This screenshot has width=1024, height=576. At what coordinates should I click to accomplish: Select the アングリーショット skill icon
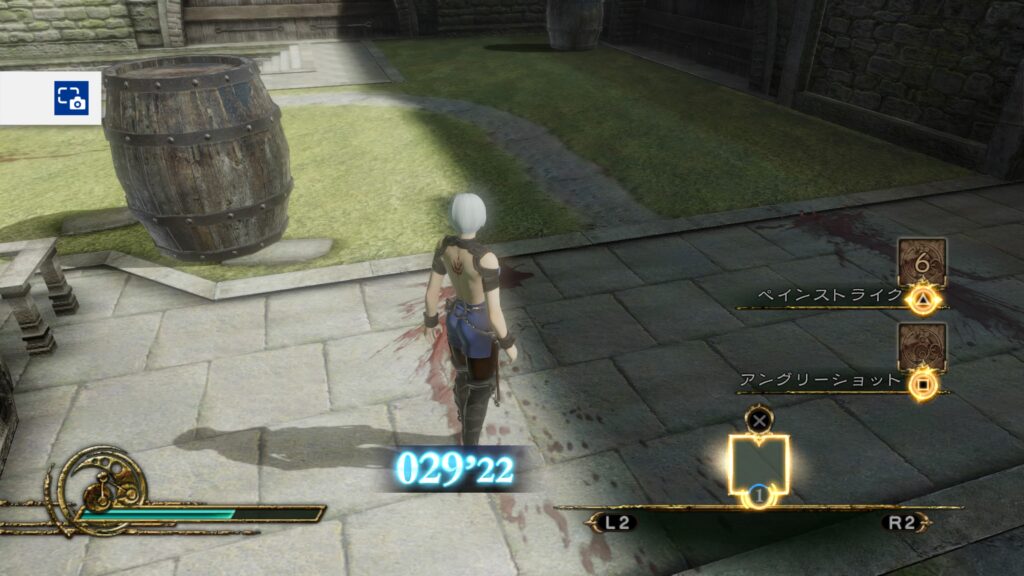click(921, 347)
